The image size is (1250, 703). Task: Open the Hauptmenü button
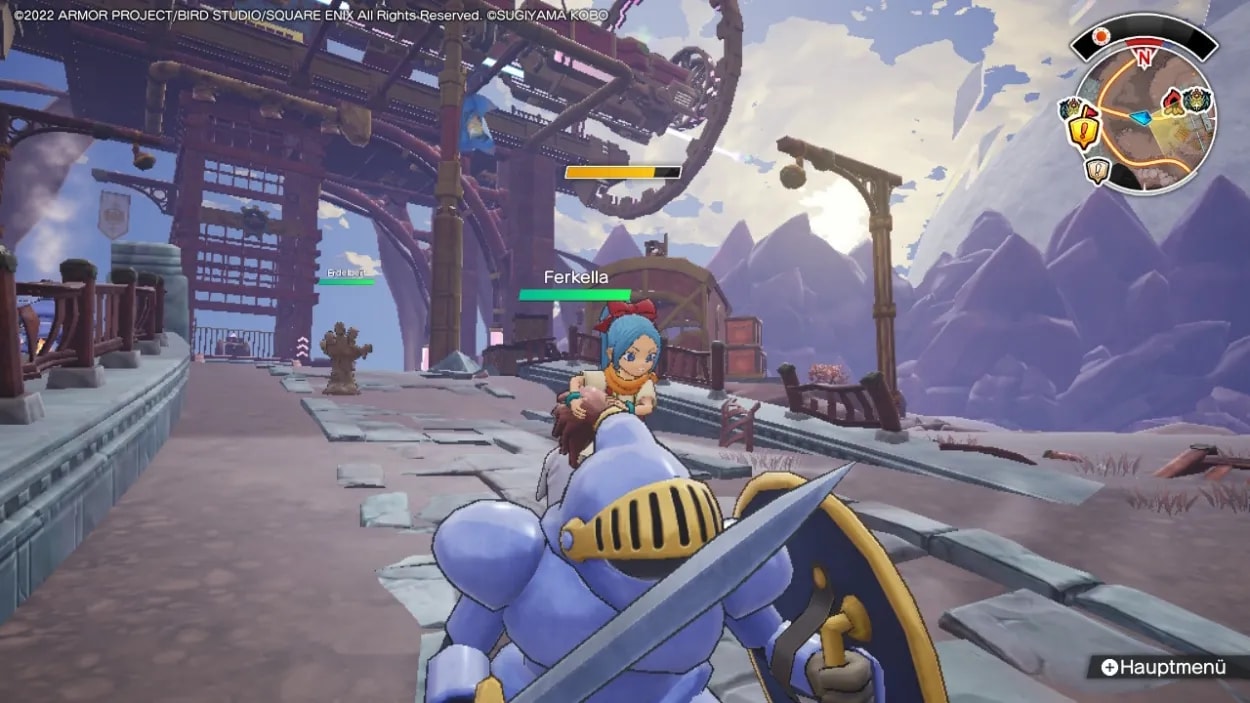click(1163, 667)
